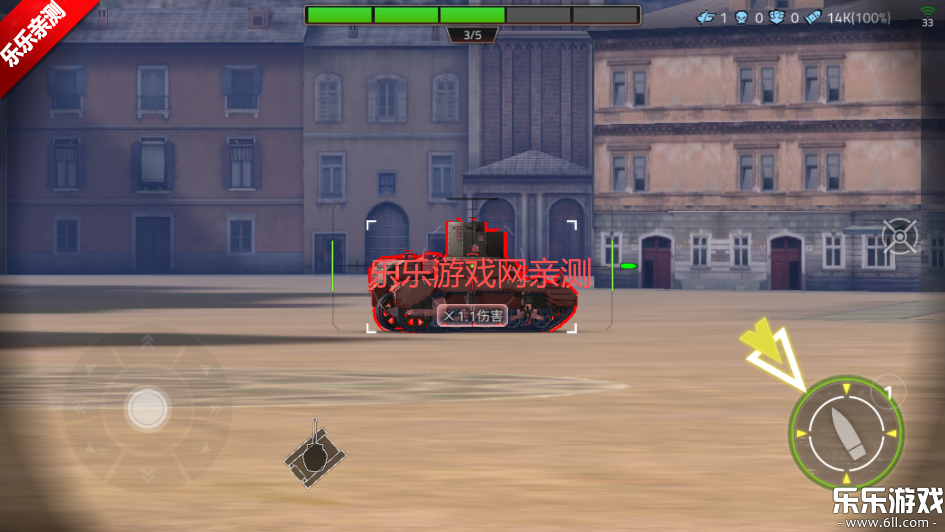Tap the joystick's reverse double-arrow
This screenshot has height=532, width=945.
point(147,474)
